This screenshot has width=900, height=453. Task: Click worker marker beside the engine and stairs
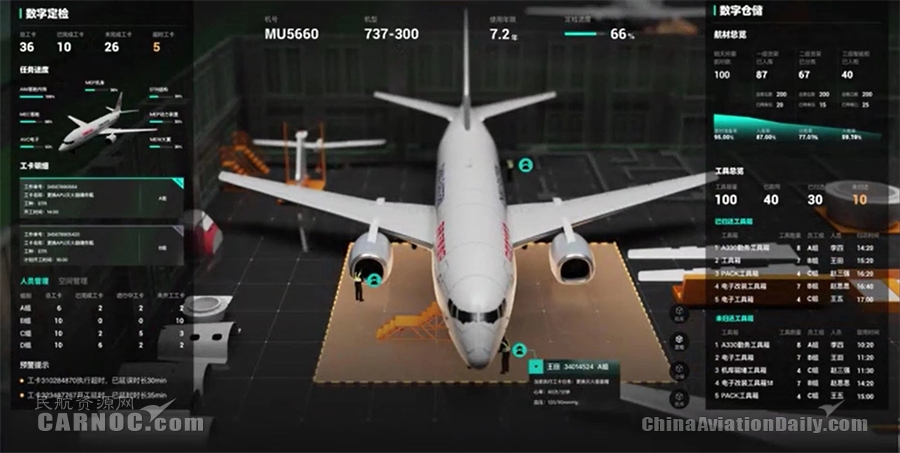374,282
